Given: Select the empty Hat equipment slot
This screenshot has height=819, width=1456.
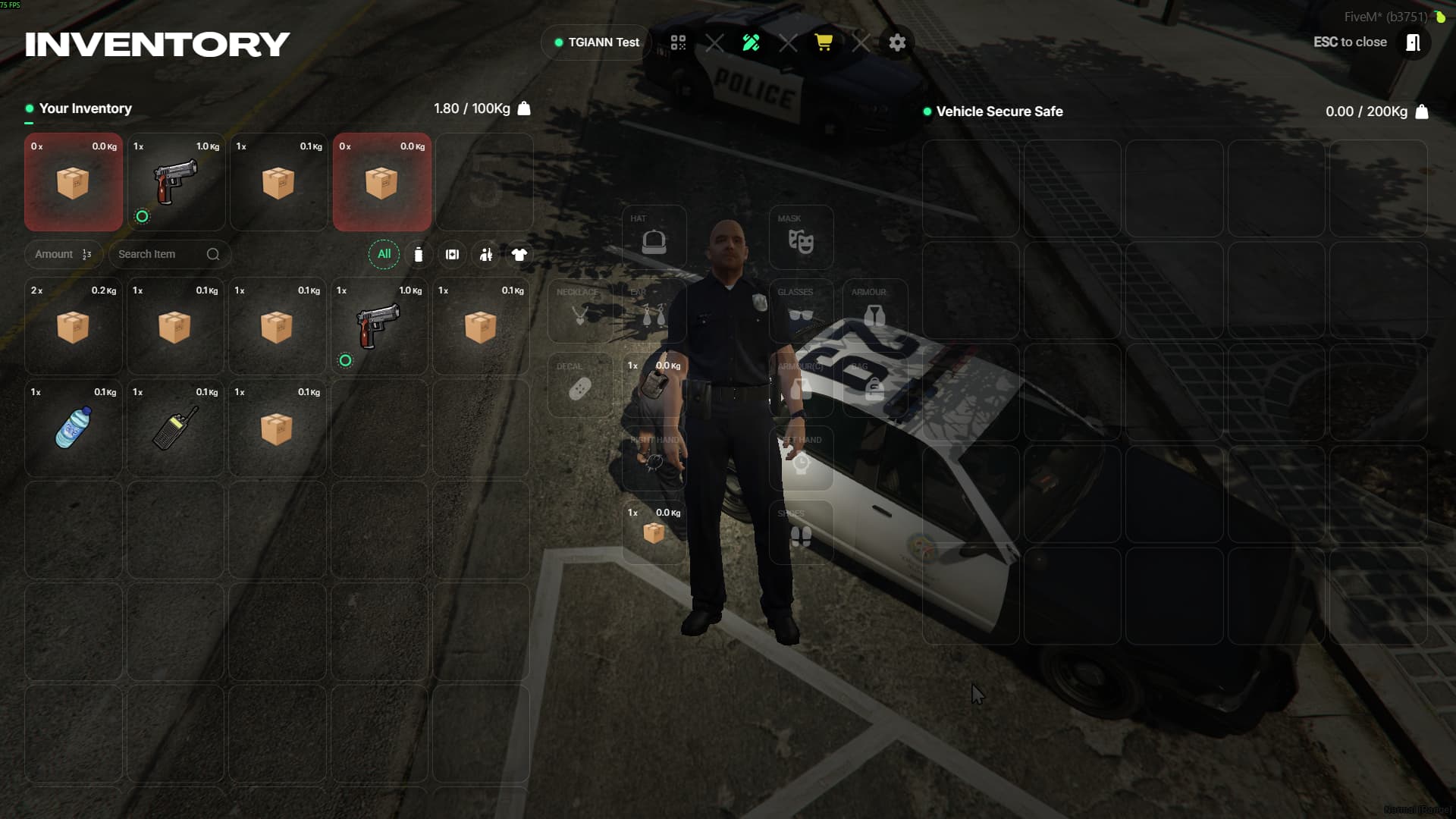Looking at the screenshot, I should (x=654, y=237).
